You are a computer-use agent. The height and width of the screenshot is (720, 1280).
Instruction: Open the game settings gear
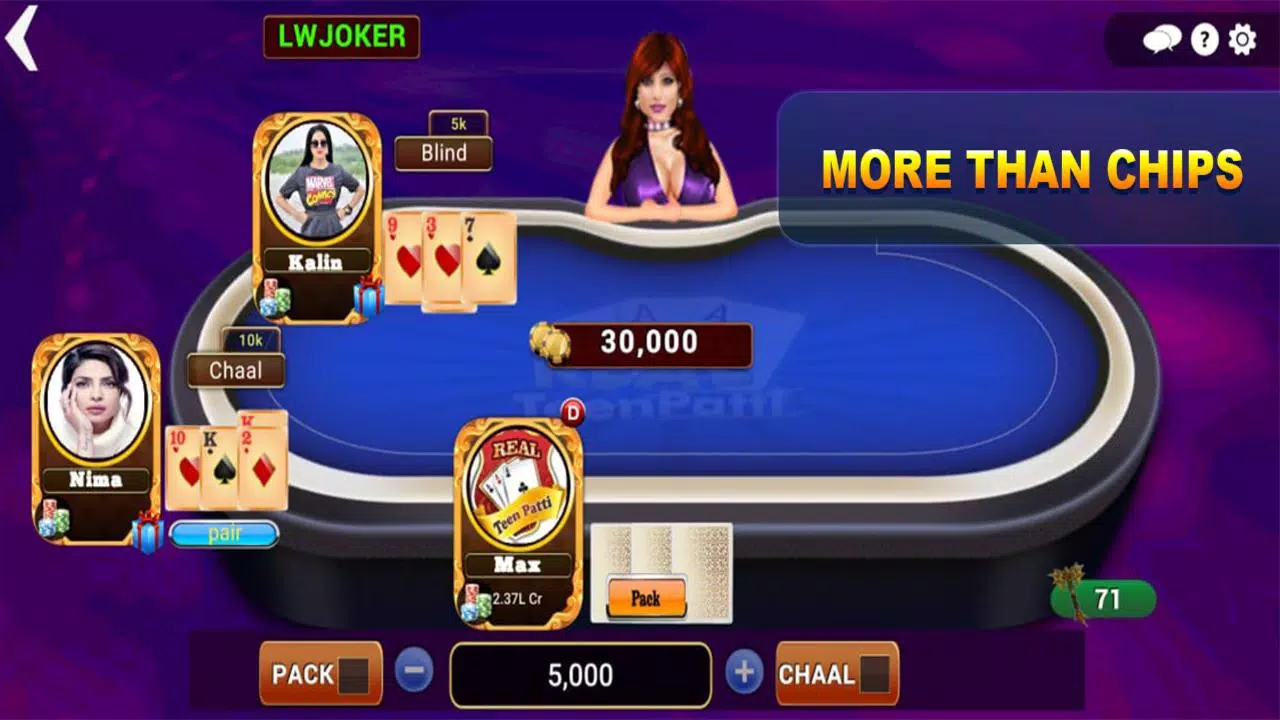coord(1242,40)
